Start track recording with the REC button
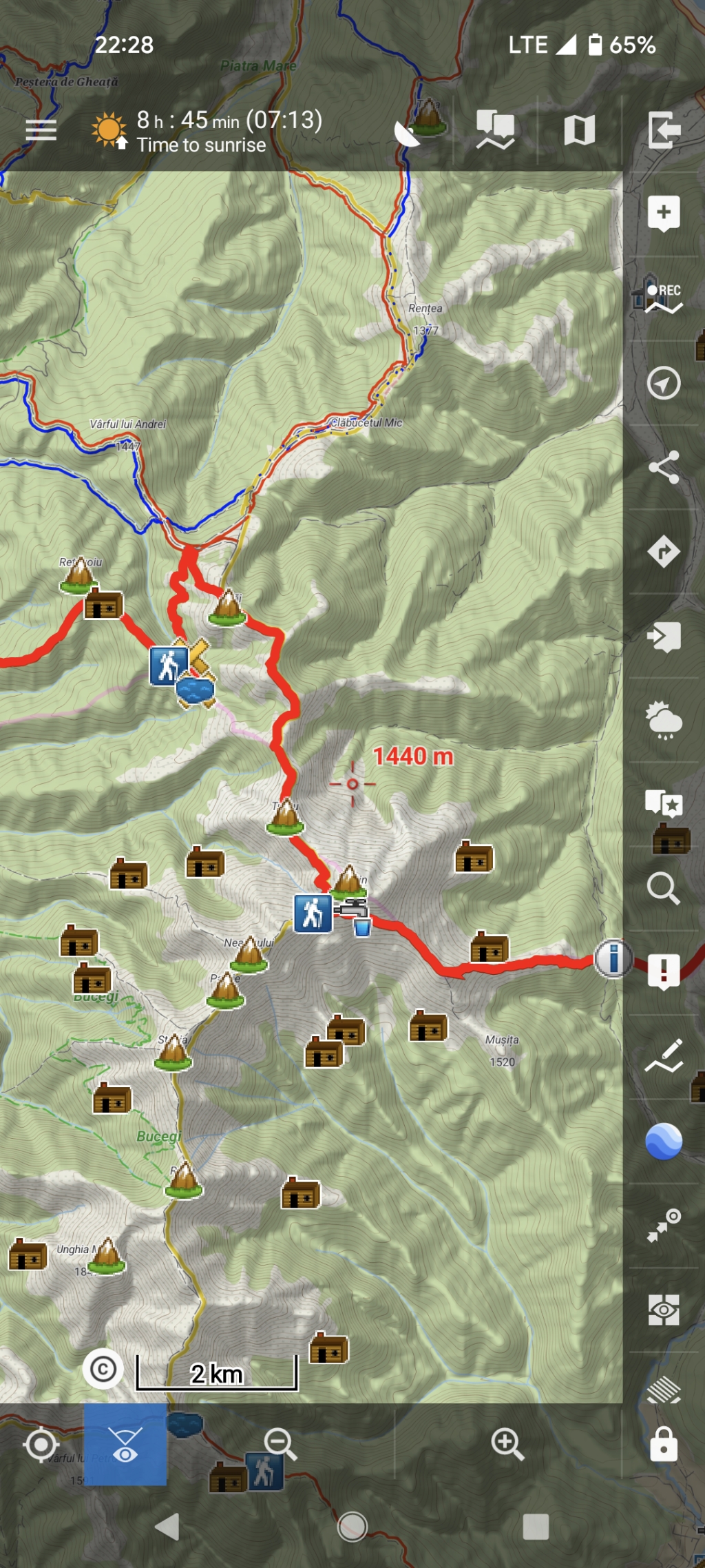Image resolution: width=705 pixels, height=1568 pixels. coord(664,298)
